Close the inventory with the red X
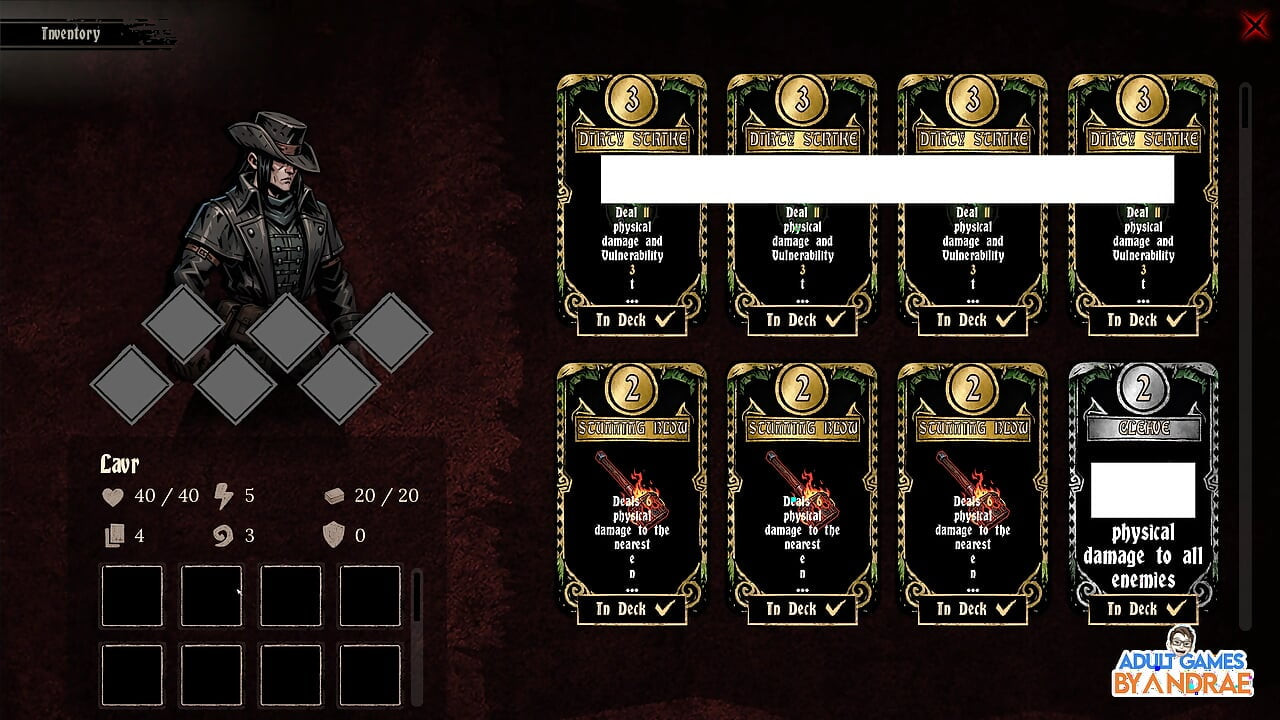The image size is (1280, 720). point(1254,25)
